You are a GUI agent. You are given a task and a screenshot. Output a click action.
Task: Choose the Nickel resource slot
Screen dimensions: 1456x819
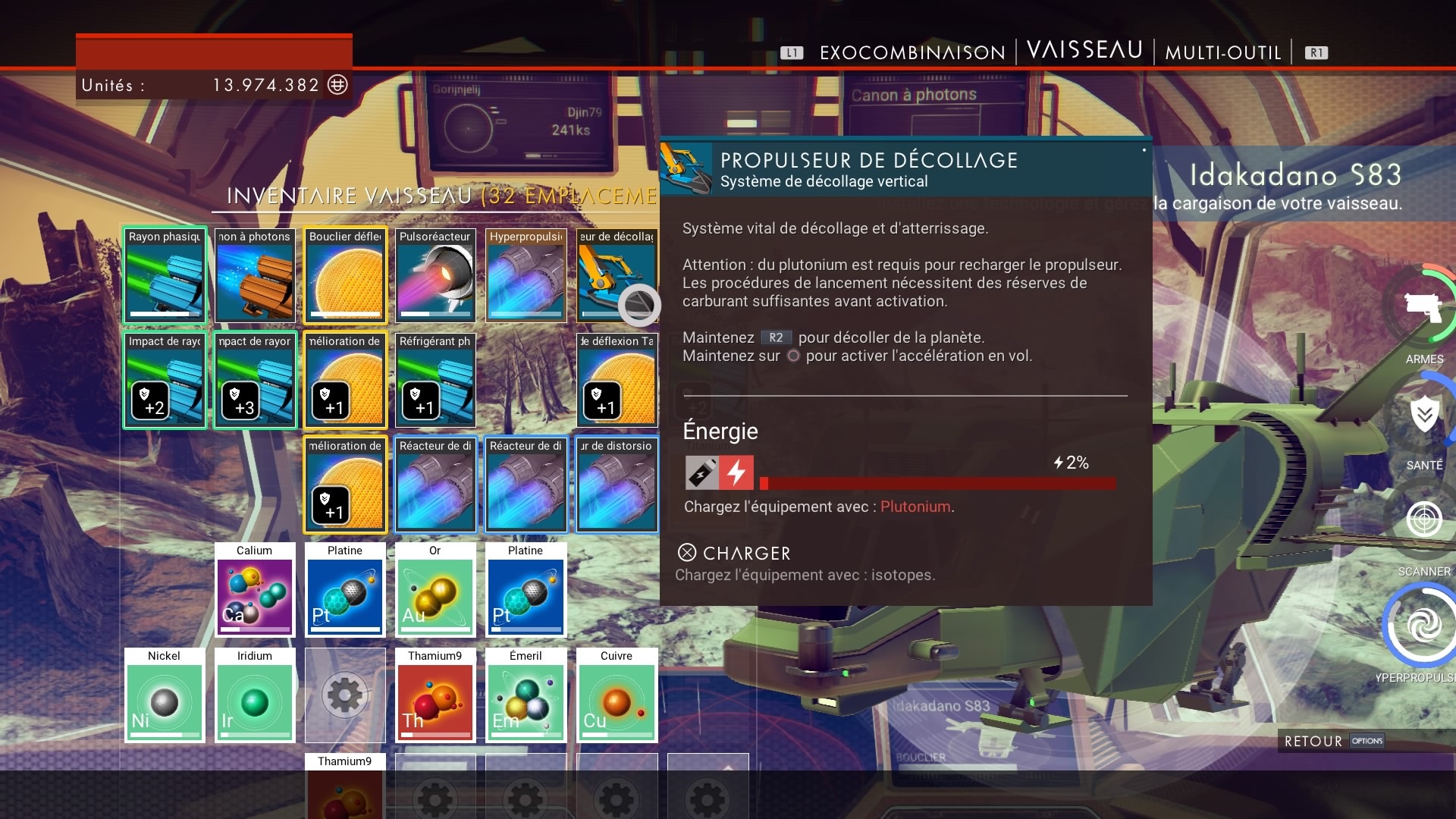point(165,695)
